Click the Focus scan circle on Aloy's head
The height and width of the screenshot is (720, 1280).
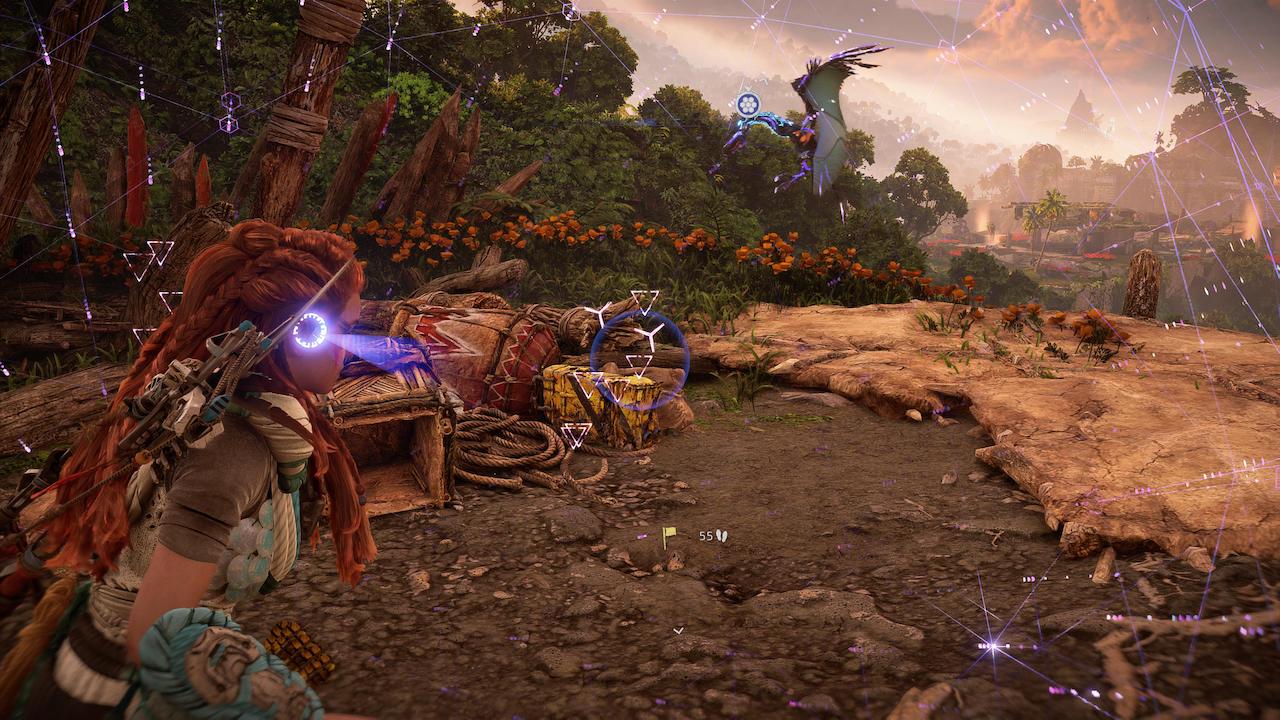tap(312, 332)
